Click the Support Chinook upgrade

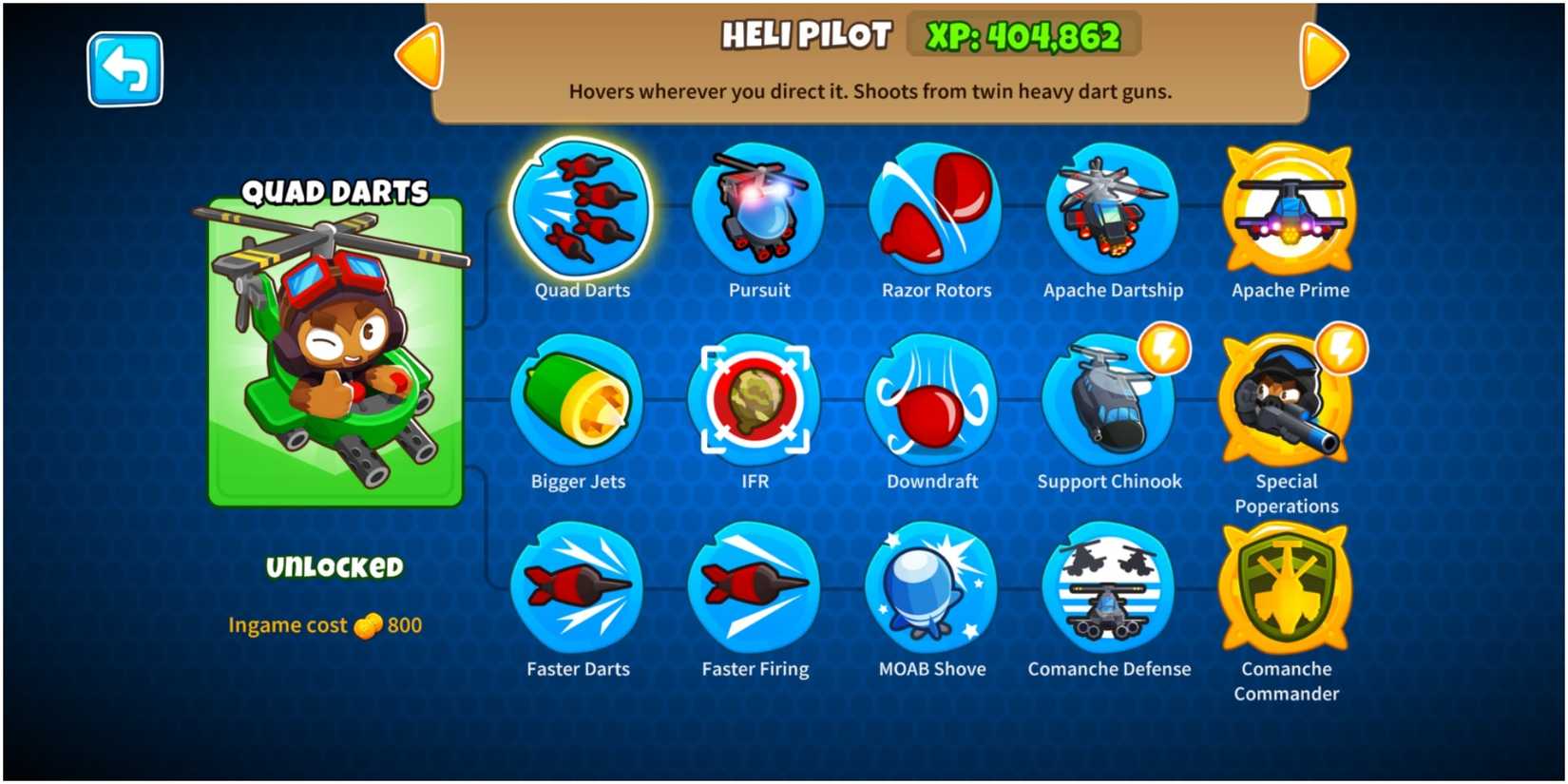click(x=1109, y=403)
